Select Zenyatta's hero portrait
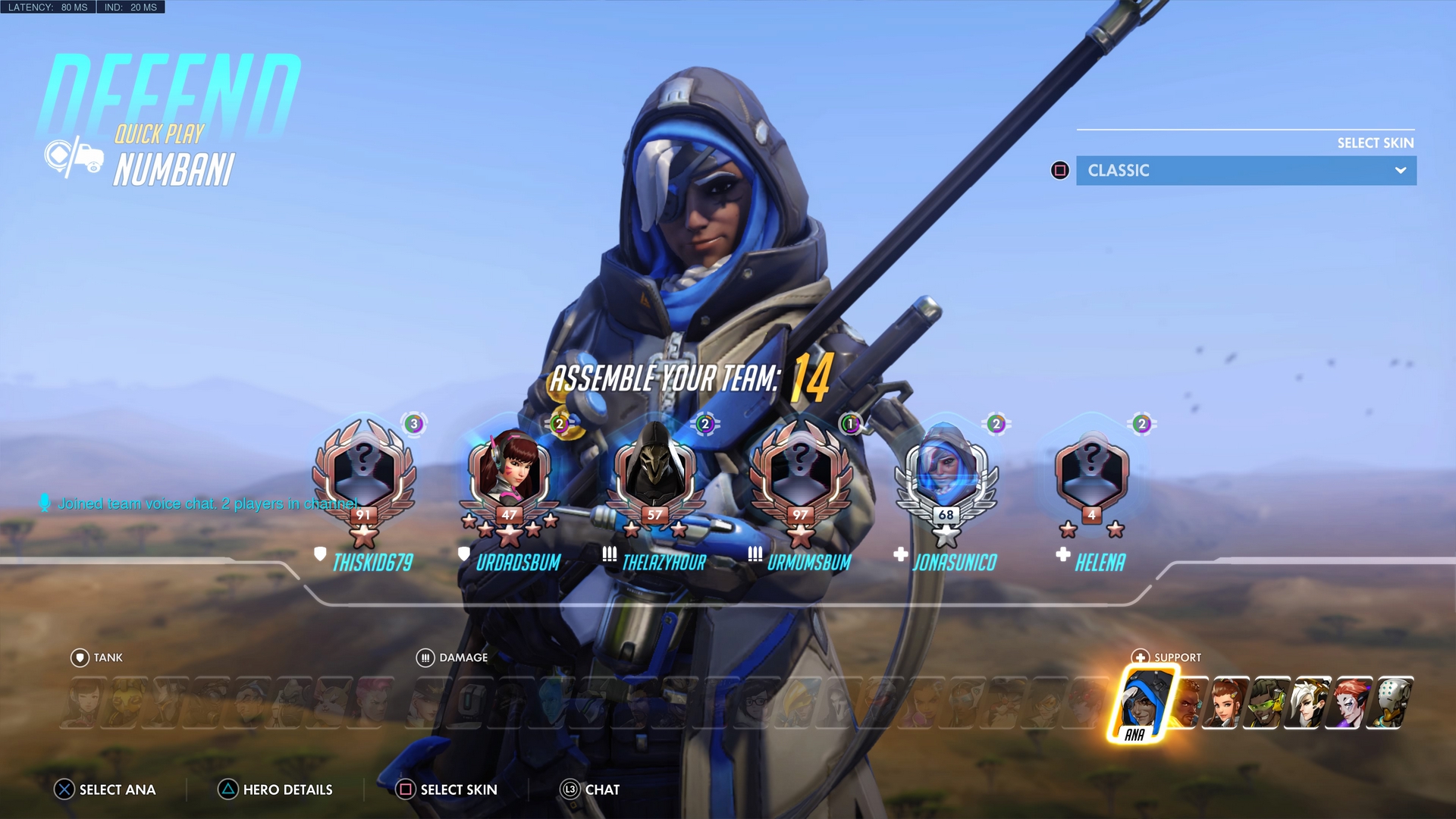The height and width of the screenshot is (819, 1456). 1393,702
